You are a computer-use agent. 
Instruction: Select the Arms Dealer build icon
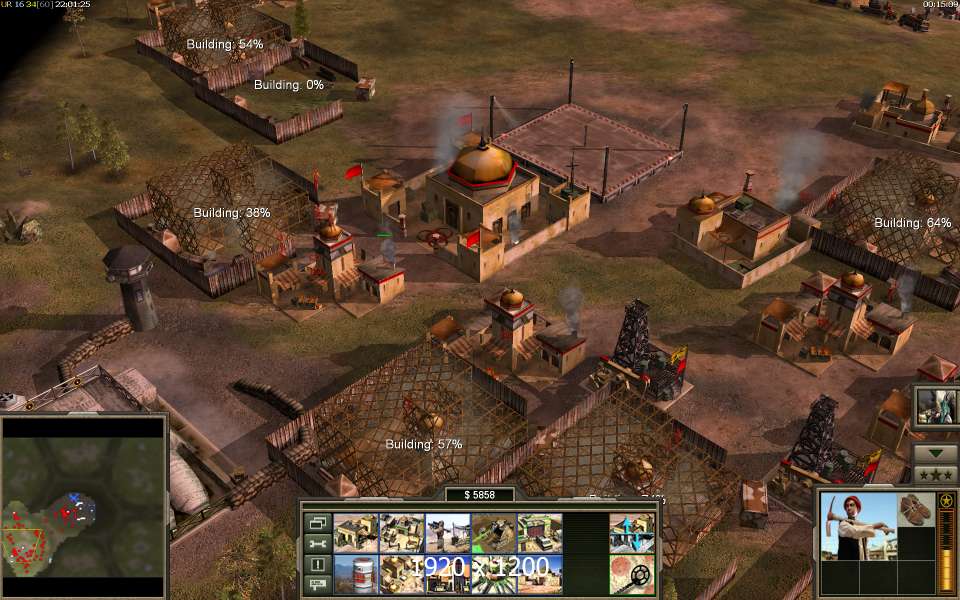coord(539,533)
